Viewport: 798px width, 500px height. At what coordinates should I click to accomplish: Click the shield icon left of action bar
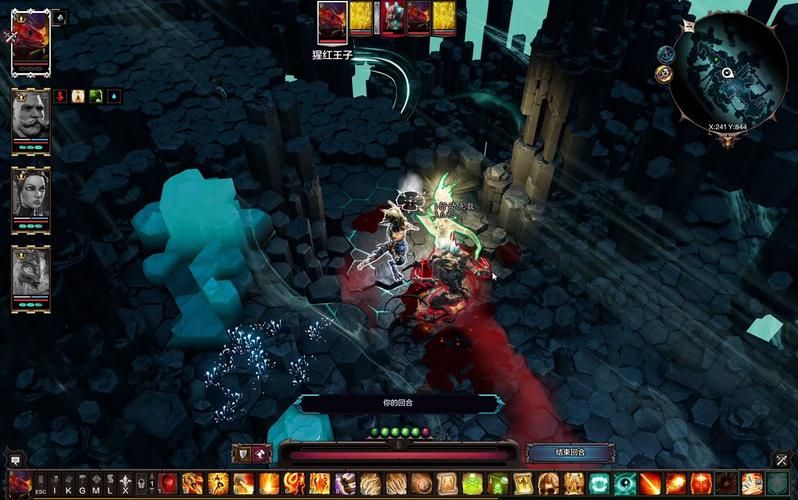[x=240, y=453]
